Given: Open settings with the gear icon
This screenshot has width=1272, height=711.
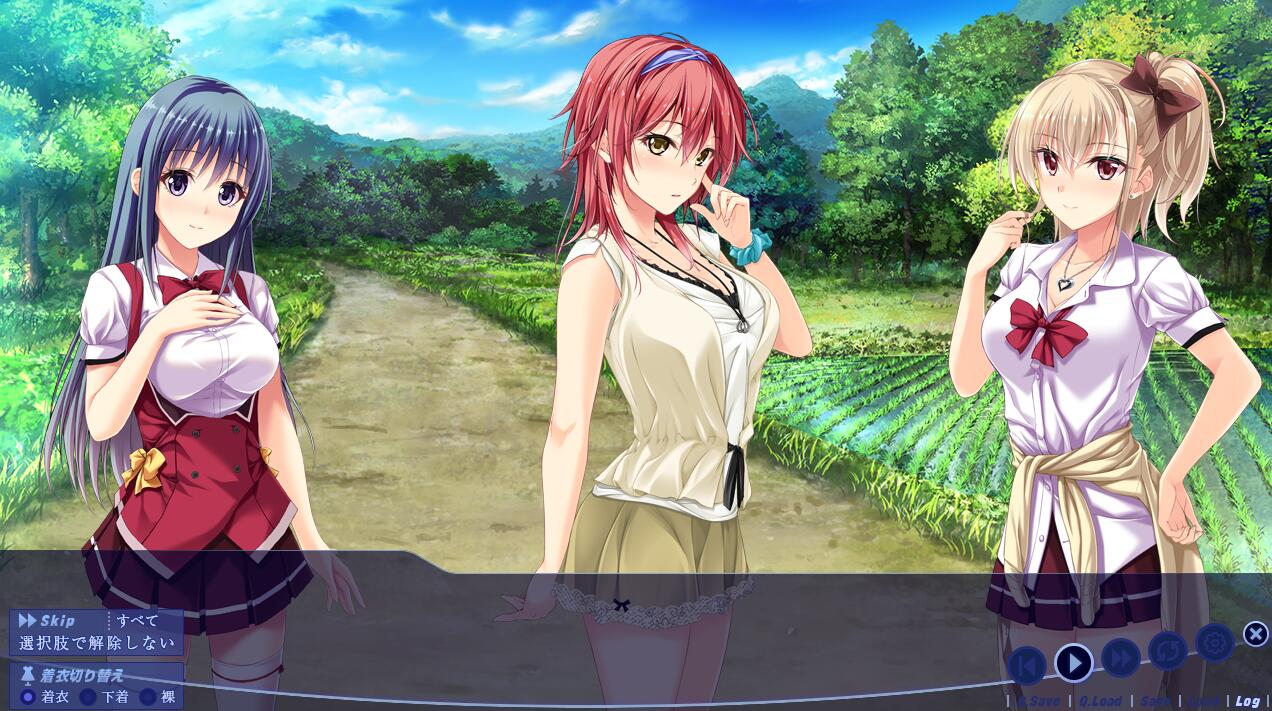Looking at the screenshot, I should (x=1214, y=643).
